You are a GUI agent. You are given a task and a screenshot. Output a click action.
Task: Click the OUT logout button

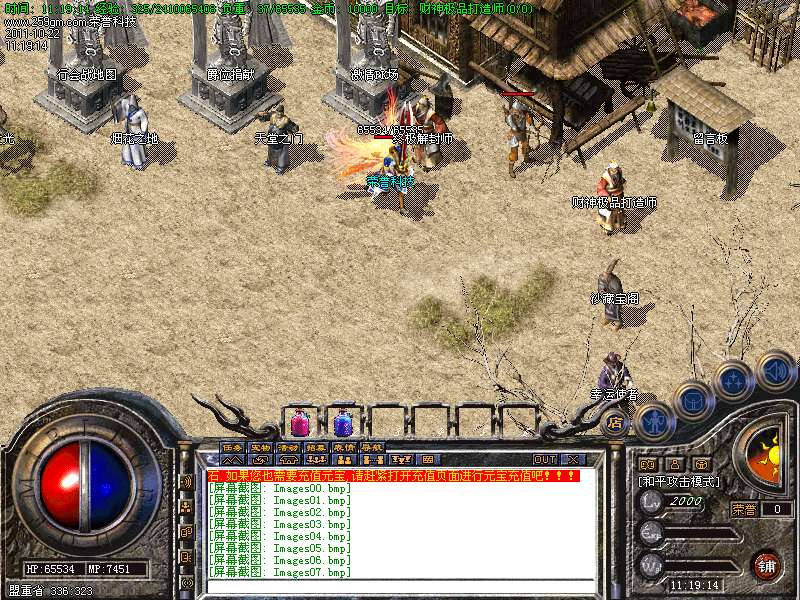545,459
